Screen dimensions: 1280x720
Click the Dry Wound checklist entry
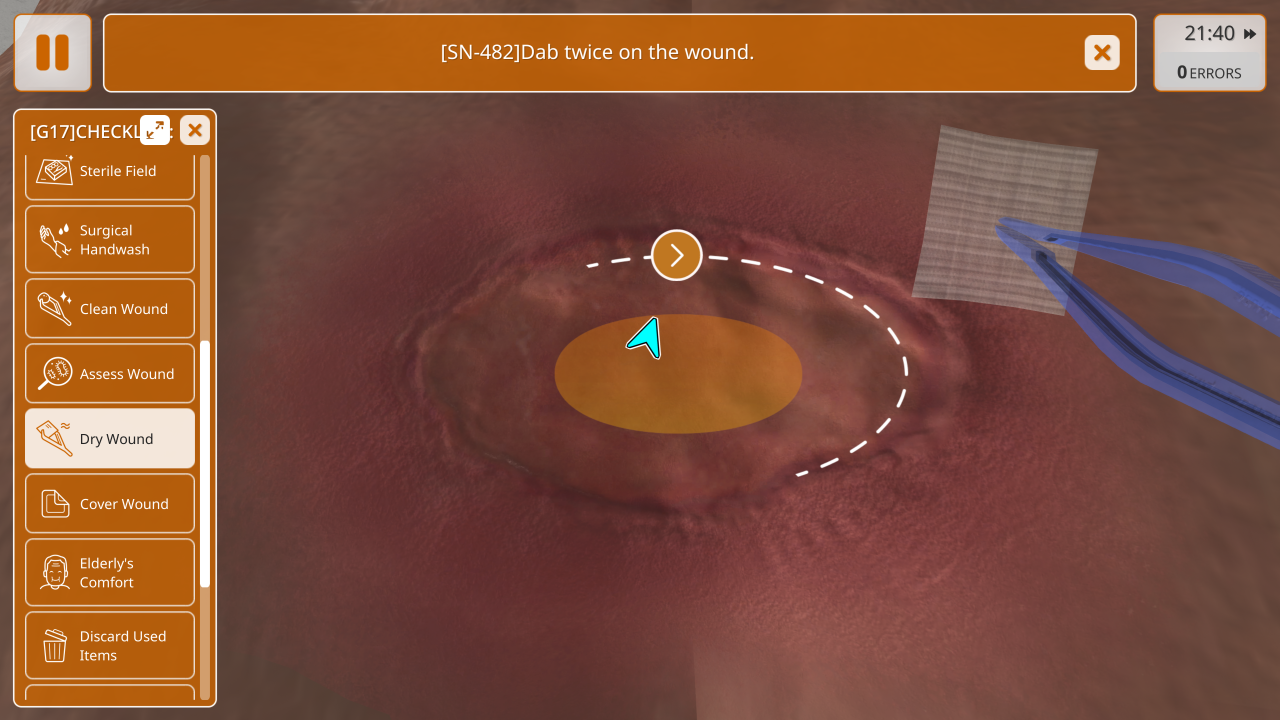pos(110,439)
